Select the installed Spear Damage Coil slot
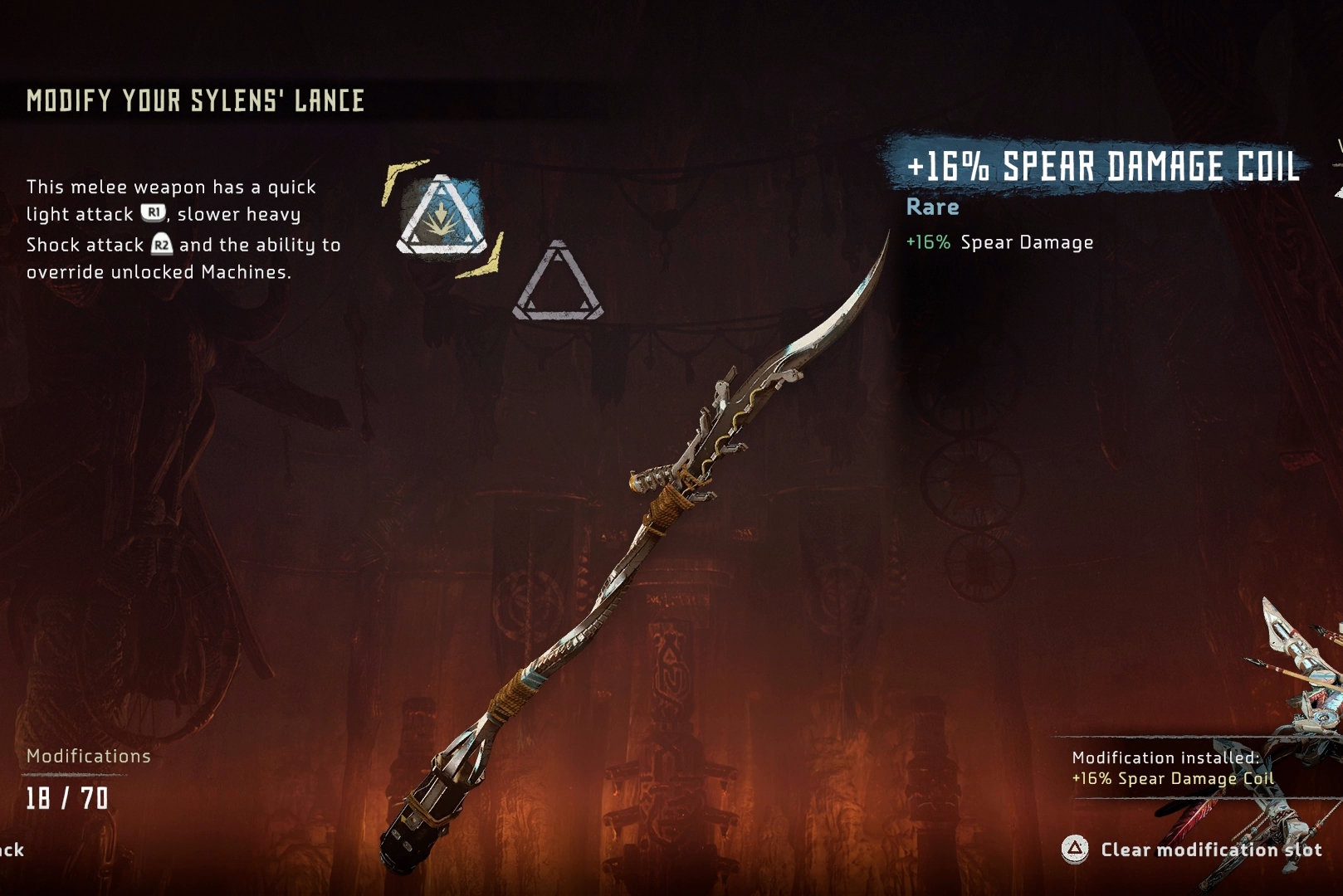This screenshot has width=1343, height=896. click(x=441, y=217)
